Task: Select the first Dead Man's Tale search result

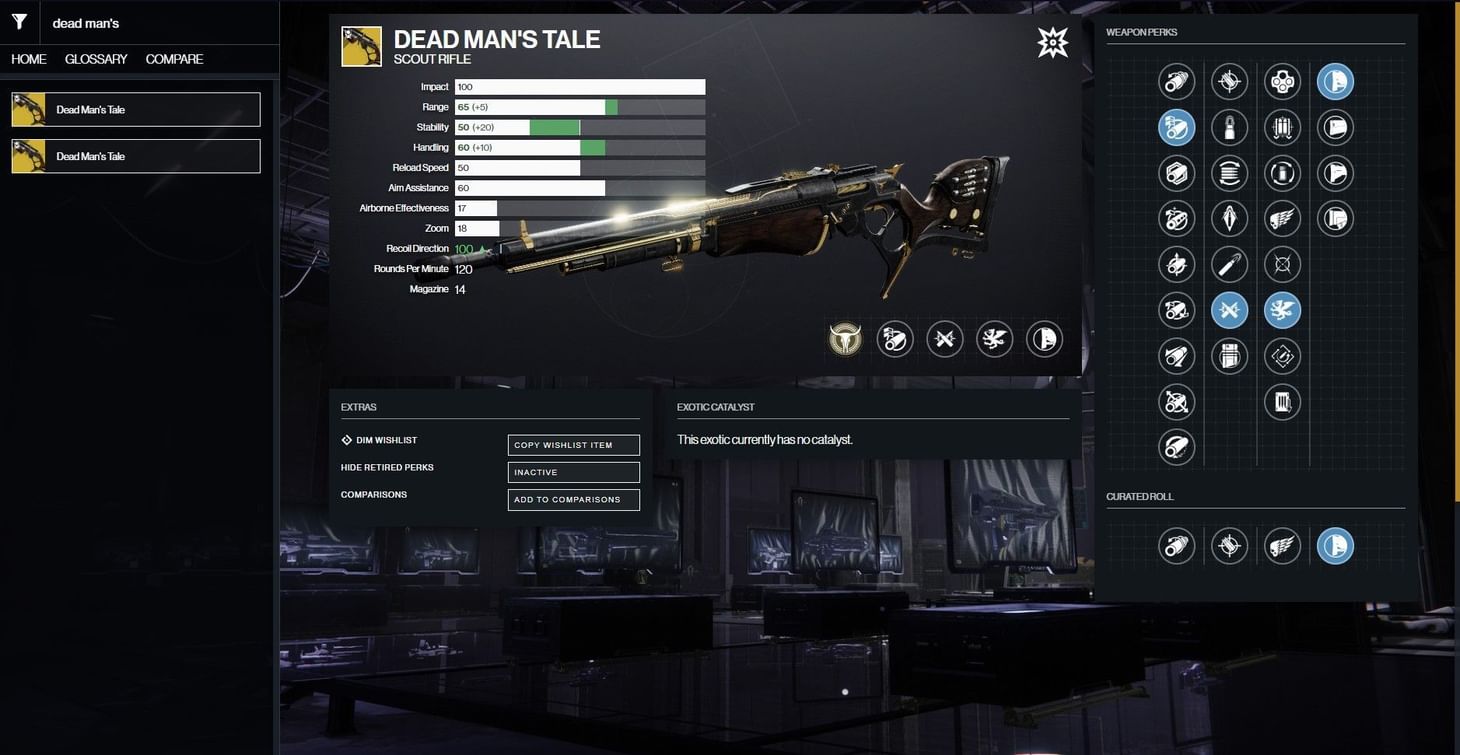Action: pyautogui.click(x=135, y=109)
